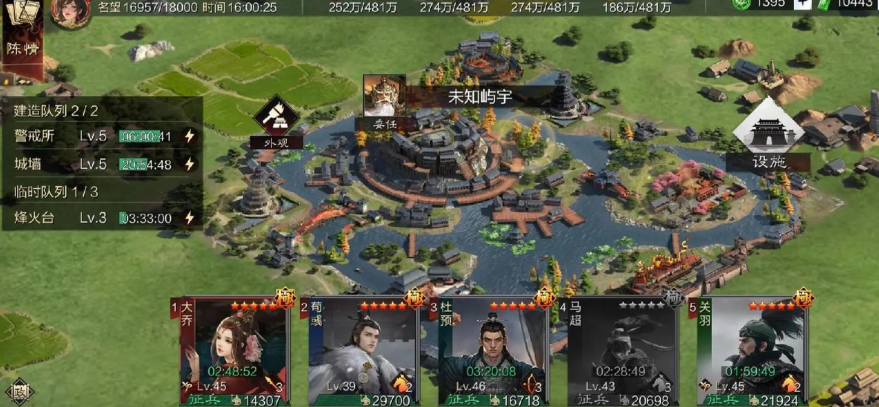The width and height of the screenshot is (879, 407).
Task: Speed up 烽火台 build with lightning icon
Action: [189, 218]
